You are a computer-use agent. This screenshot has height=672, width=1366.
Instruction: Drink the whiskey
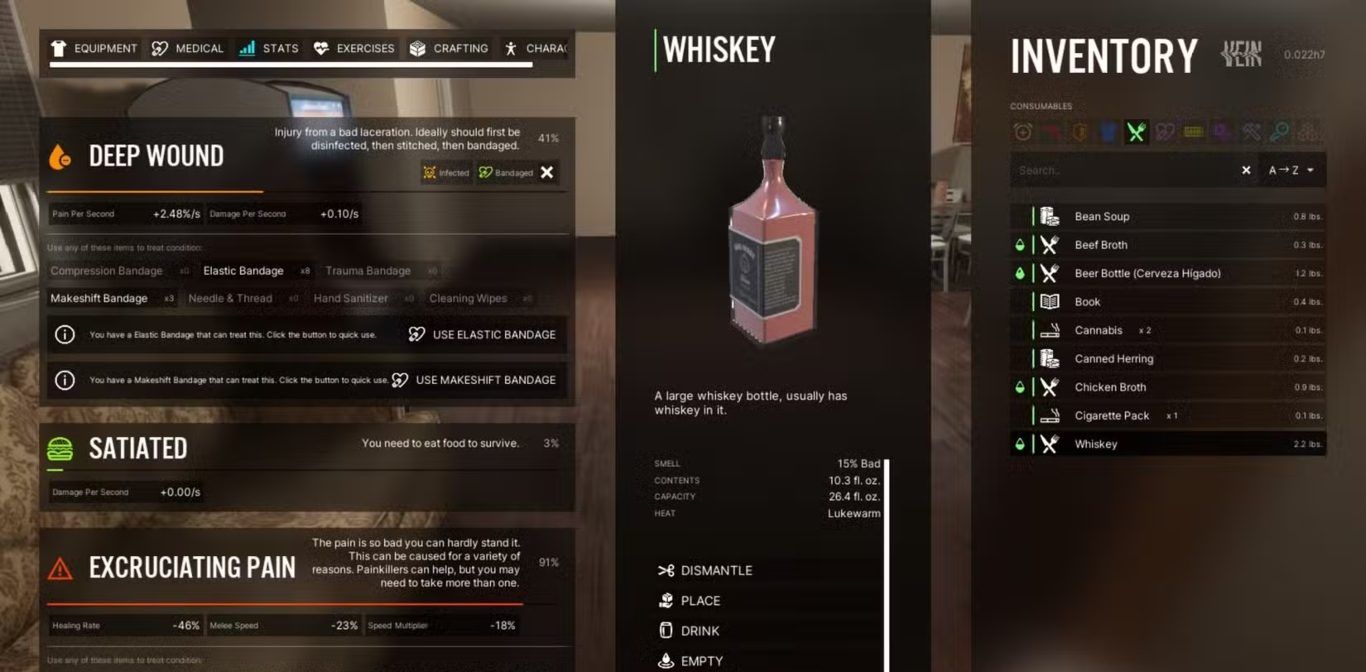pyautogui.click(x=700, y=631)
